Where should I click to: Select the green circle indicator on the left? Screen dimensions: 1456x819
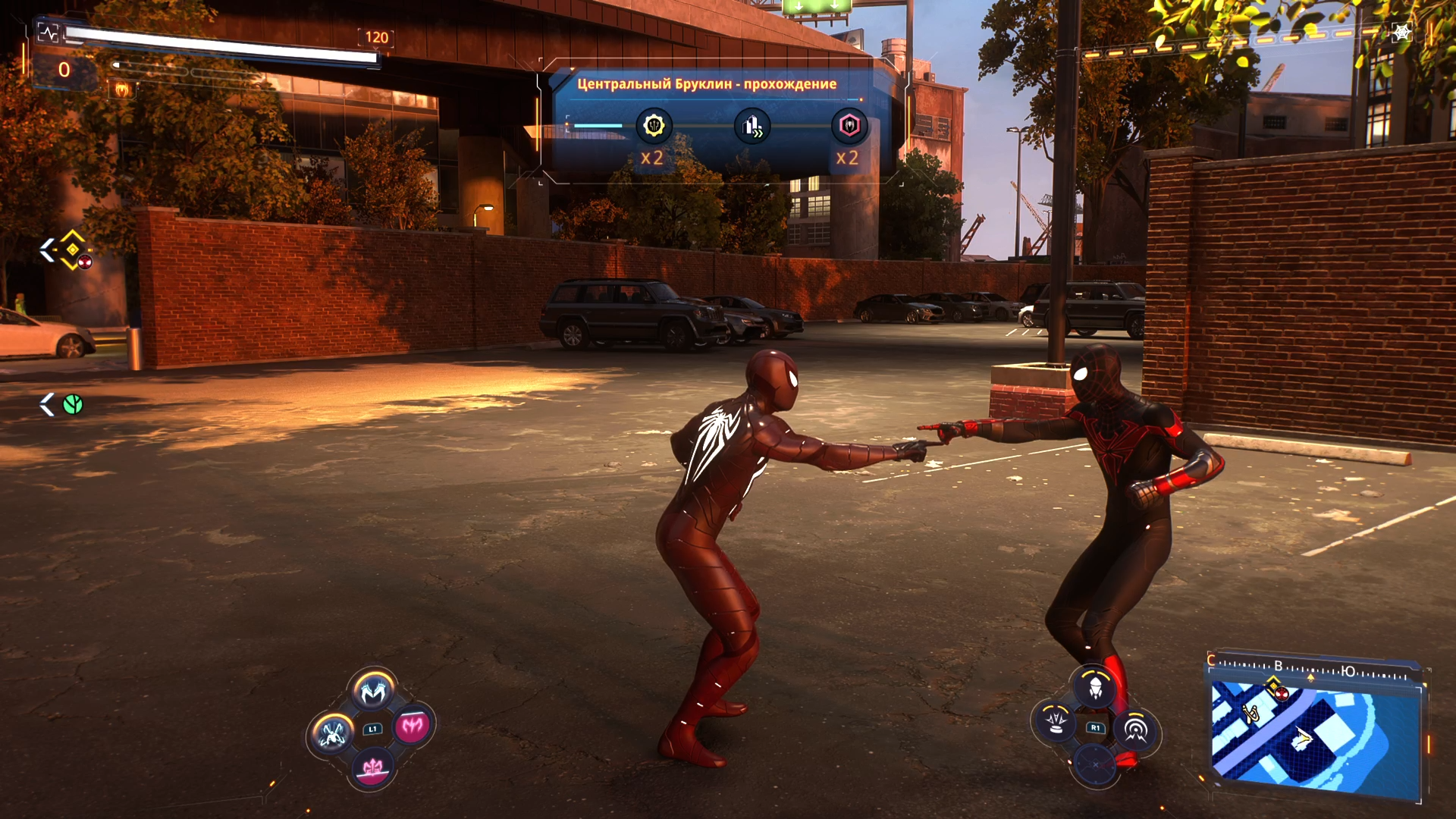(73, 404)
